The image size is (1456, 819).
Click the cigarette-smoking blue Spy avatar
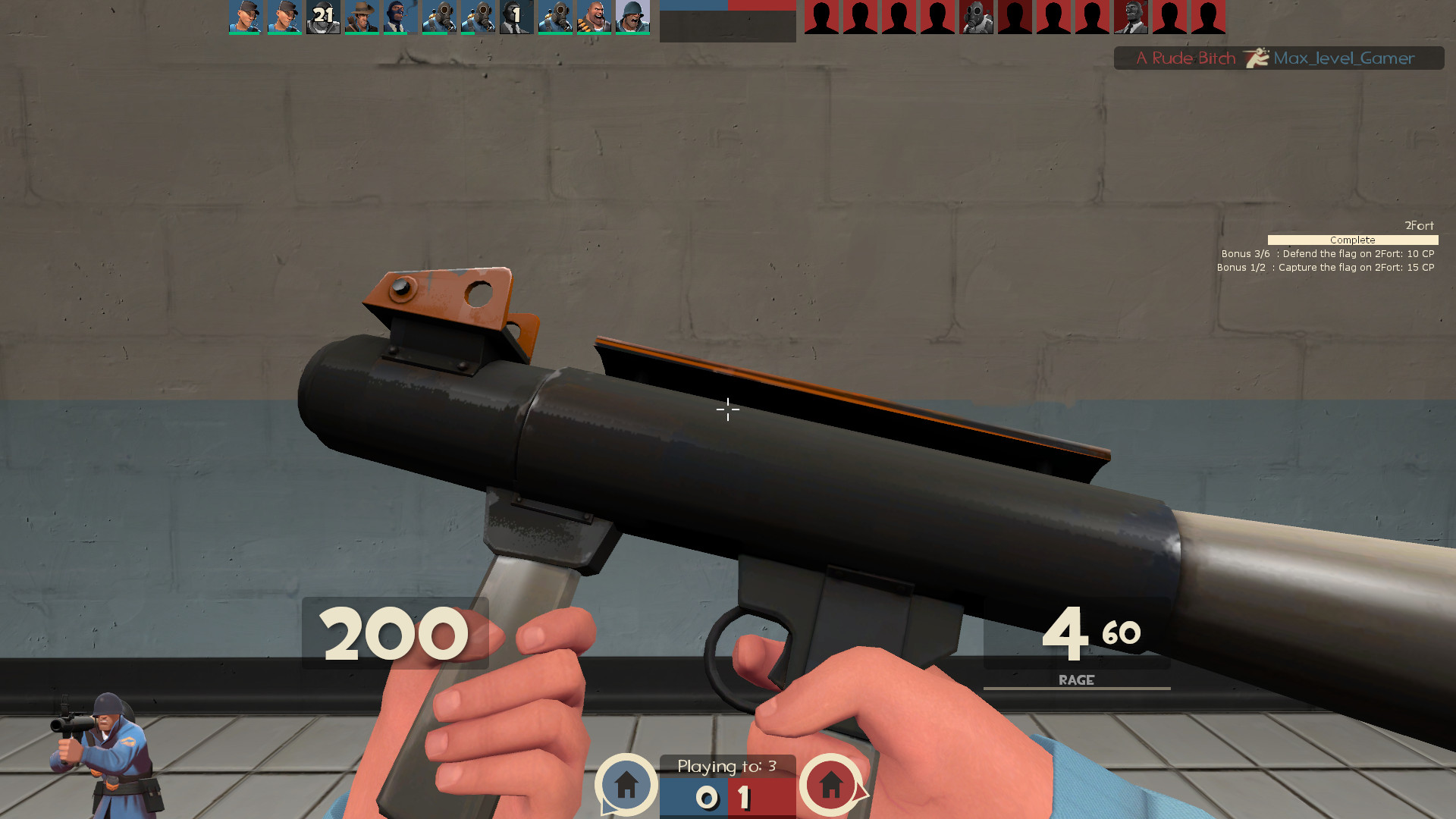pos(400,17)
